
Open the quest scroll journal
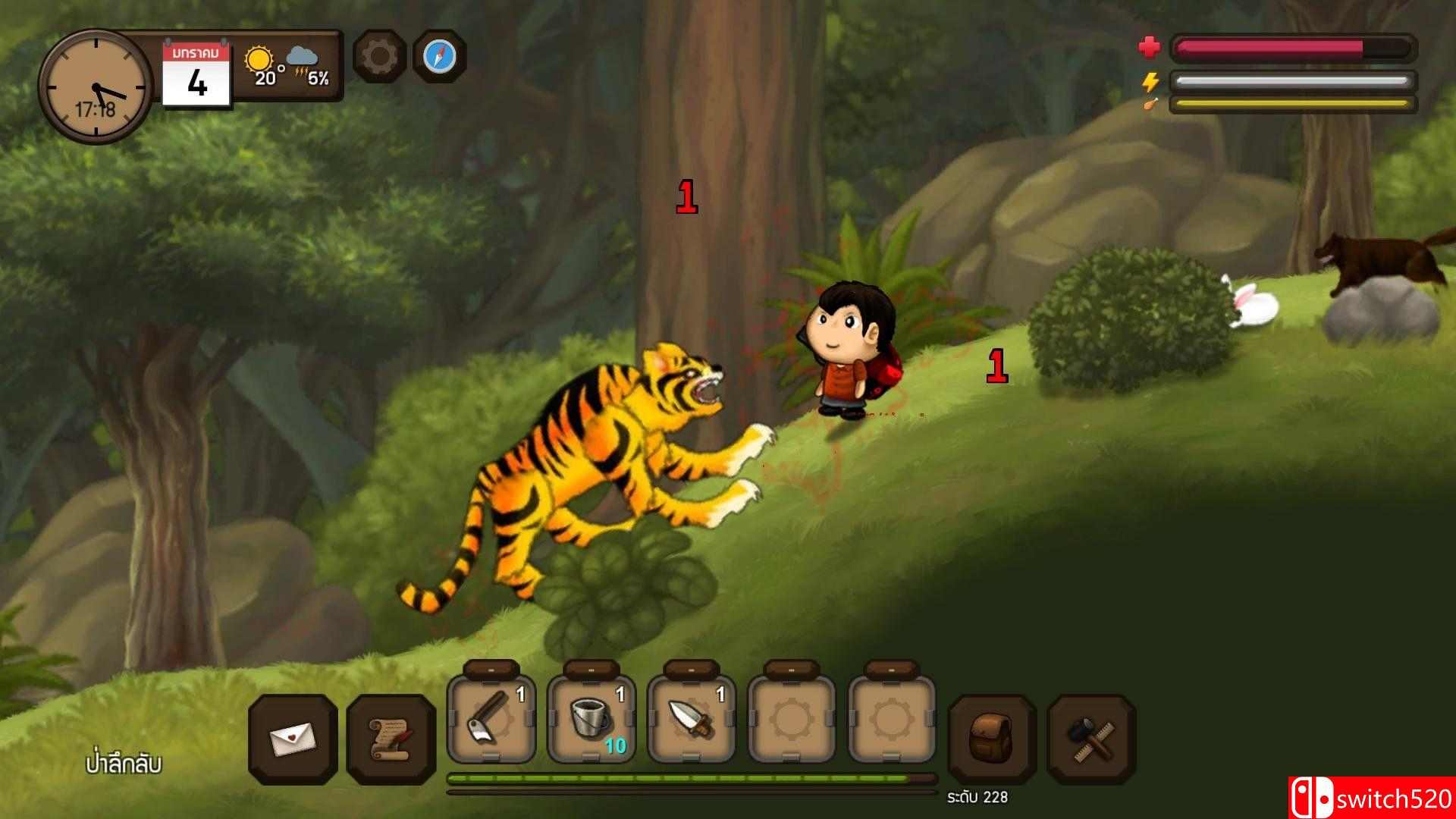click(391, 739)
